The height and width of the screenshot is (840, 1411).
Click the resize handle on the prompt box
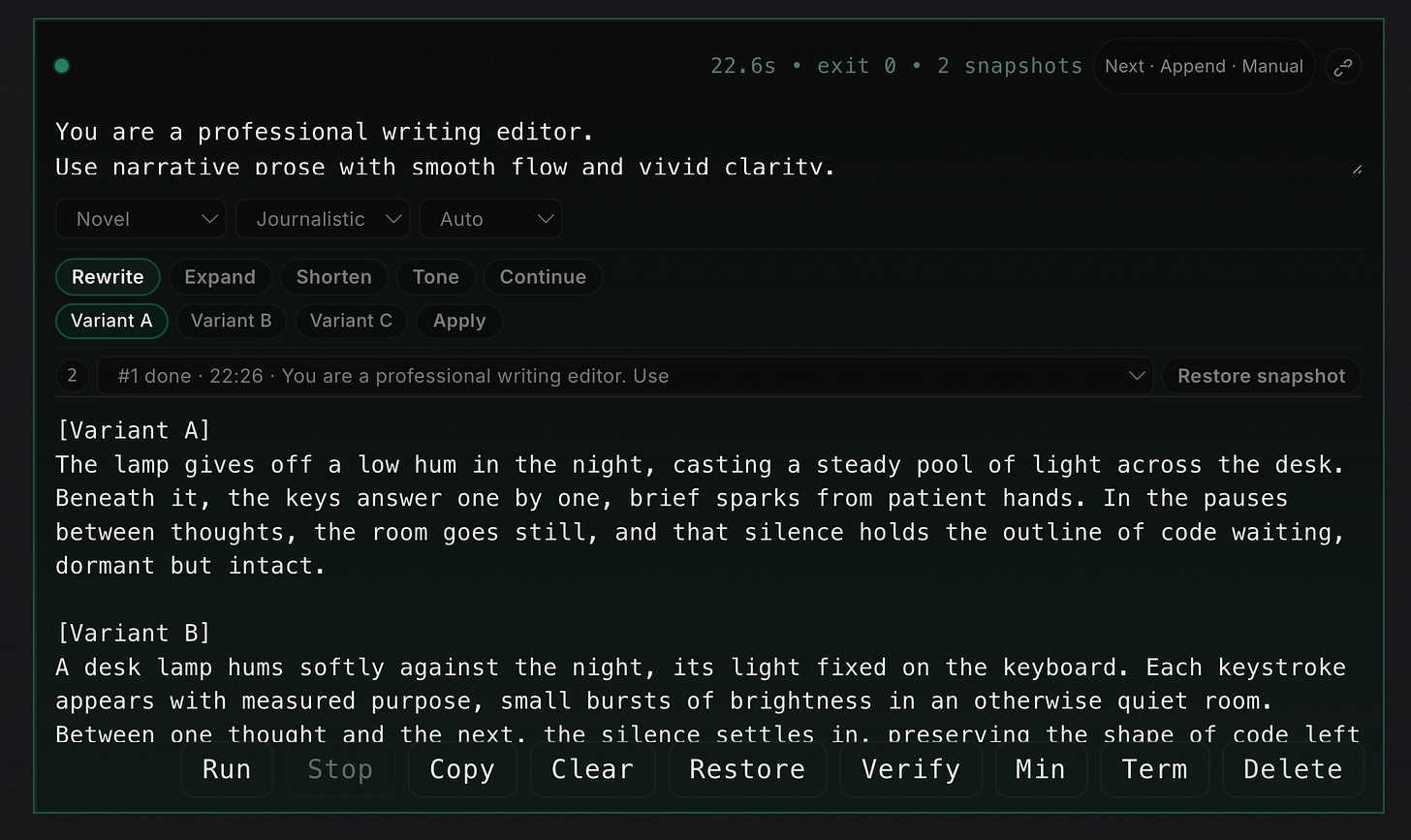tap(1357, 168)
